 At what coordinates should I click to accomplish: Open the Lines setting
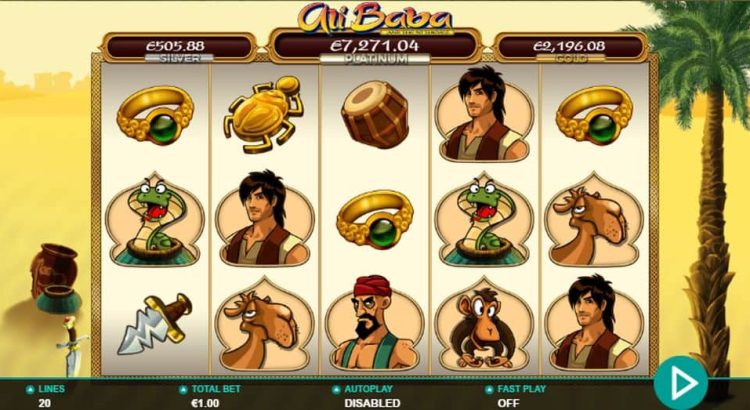50,395
